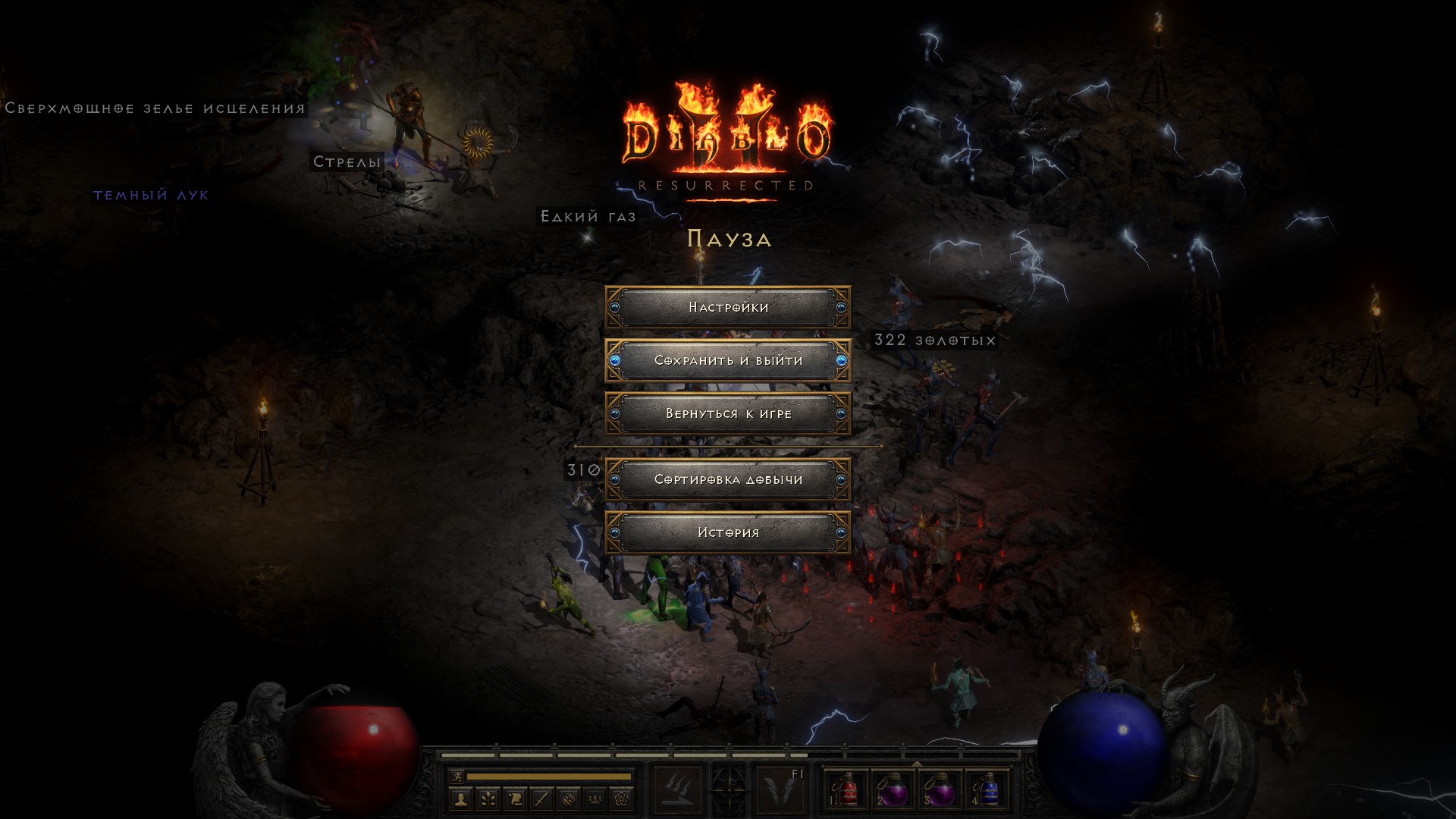Expand the belt with the arrow above potions

917,763
